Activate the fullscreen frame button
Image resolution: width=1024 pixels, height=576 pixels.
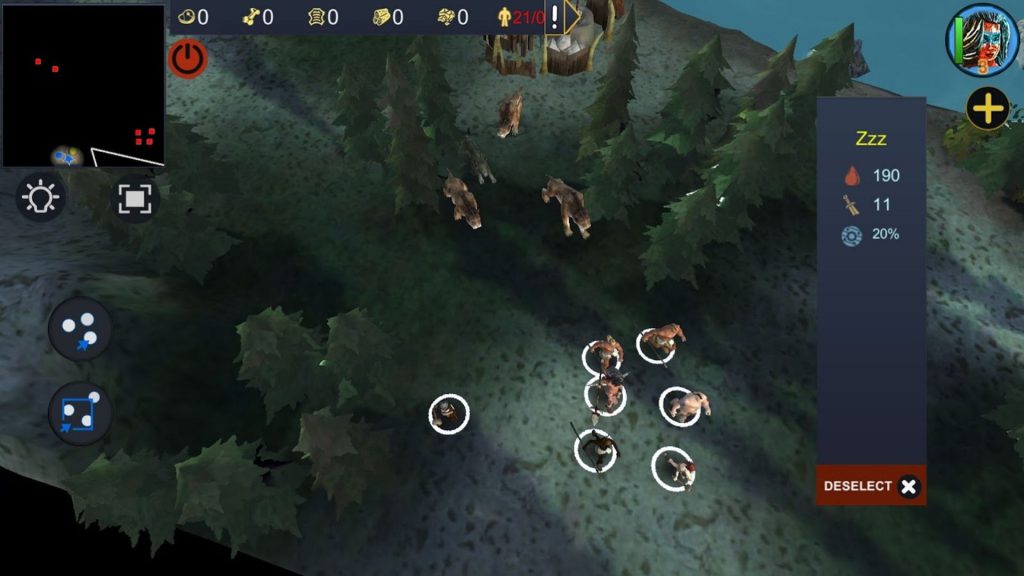click(133, 197)
